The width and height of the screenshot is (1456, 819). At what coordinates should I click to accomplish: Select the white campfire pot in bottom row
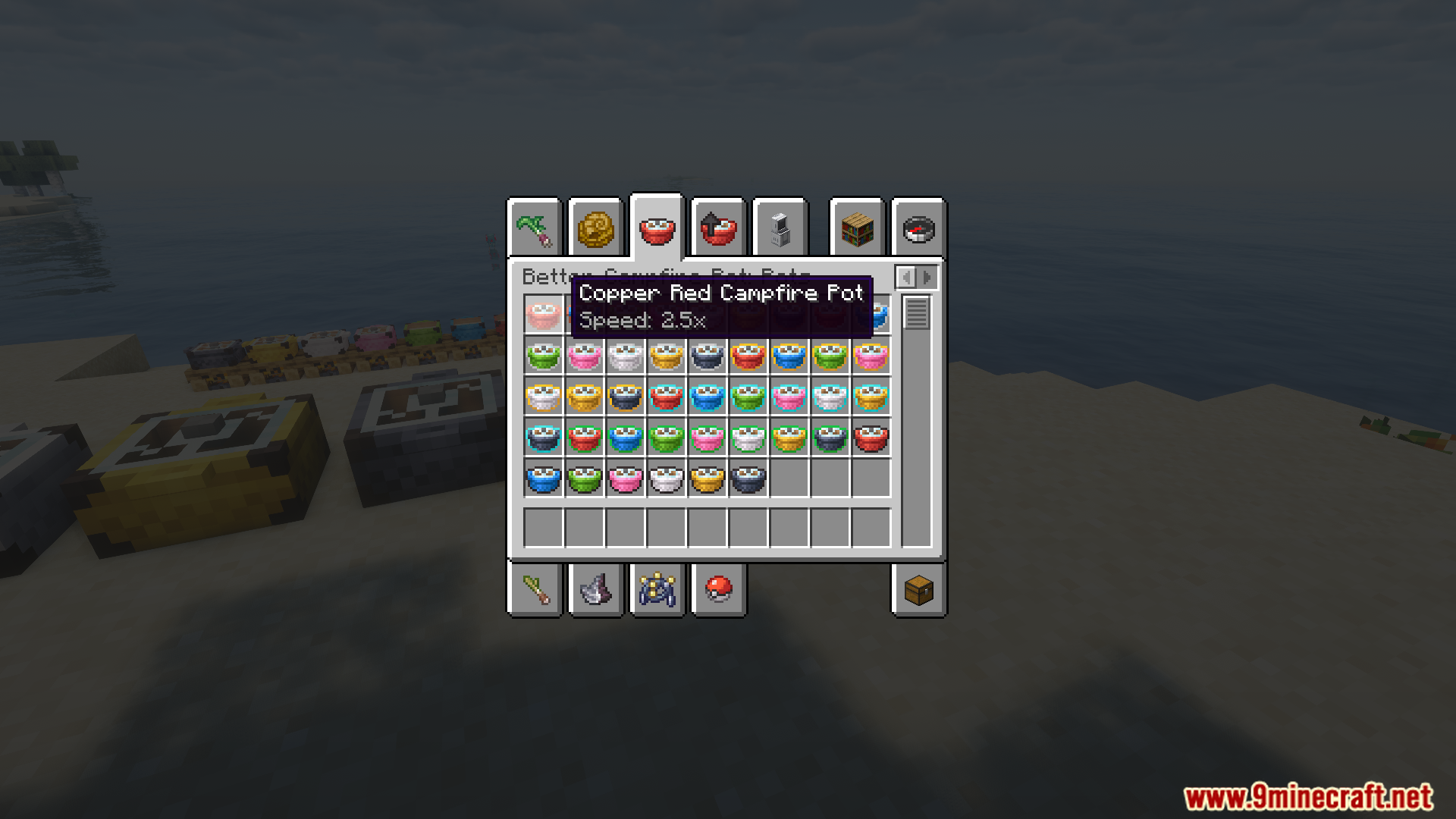[x=667, y=479]
